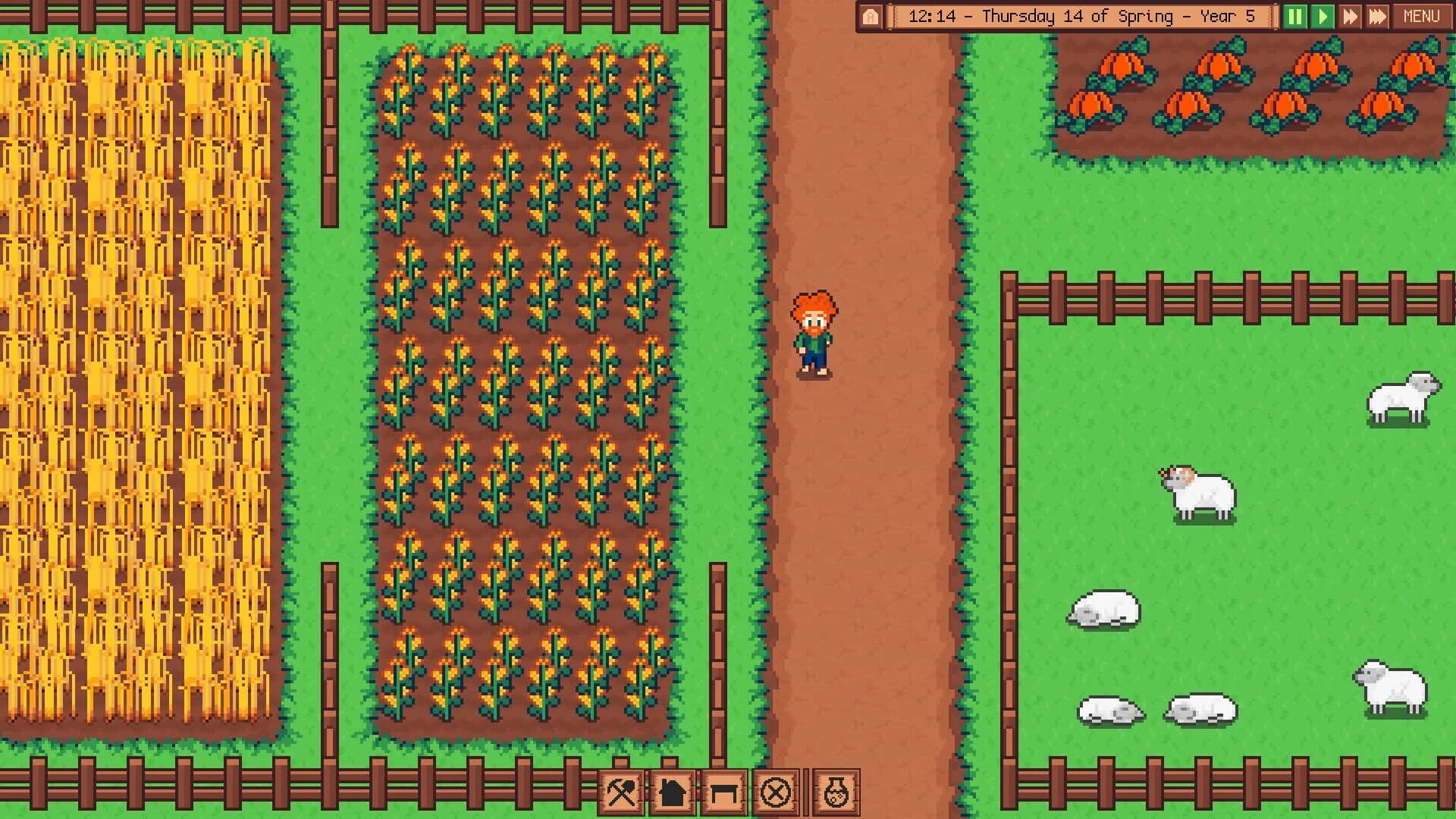This screenshot has width=1456, height=819.
Task: Click the date display showing Thursday 14 of Spring
Action: pos(1084,15)
